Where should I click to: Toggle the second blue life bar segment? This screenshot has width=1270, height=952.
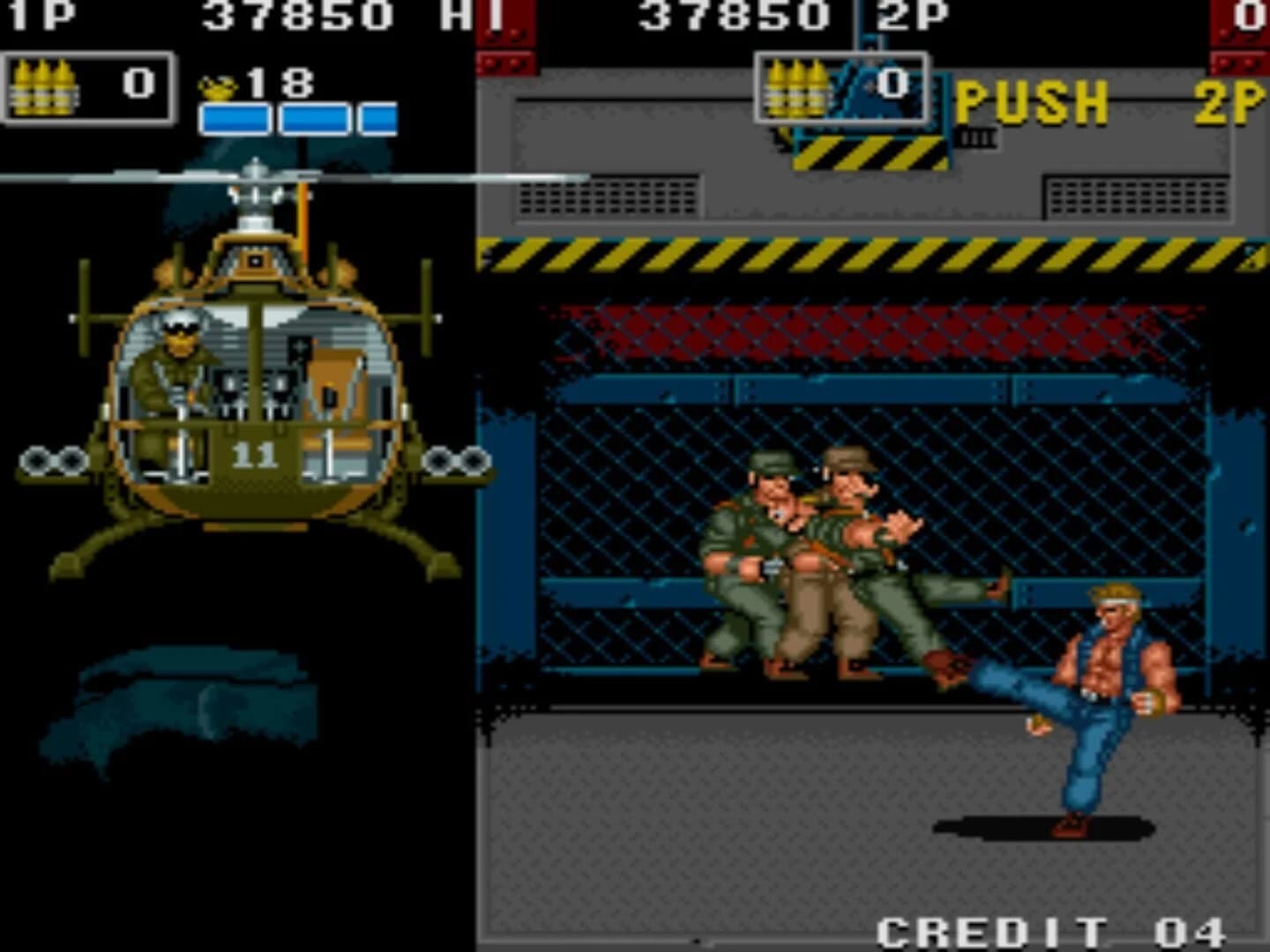[x=311, y=118]
